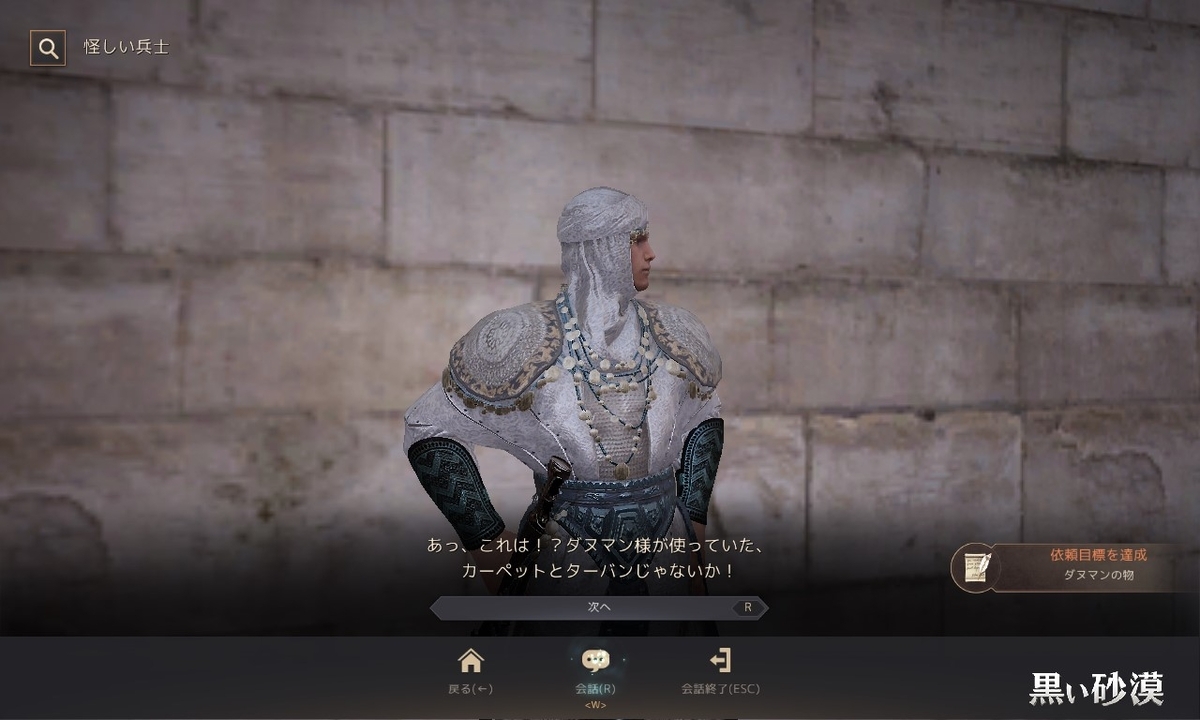Open the ダヌマンの物 quest notification

1070,566
